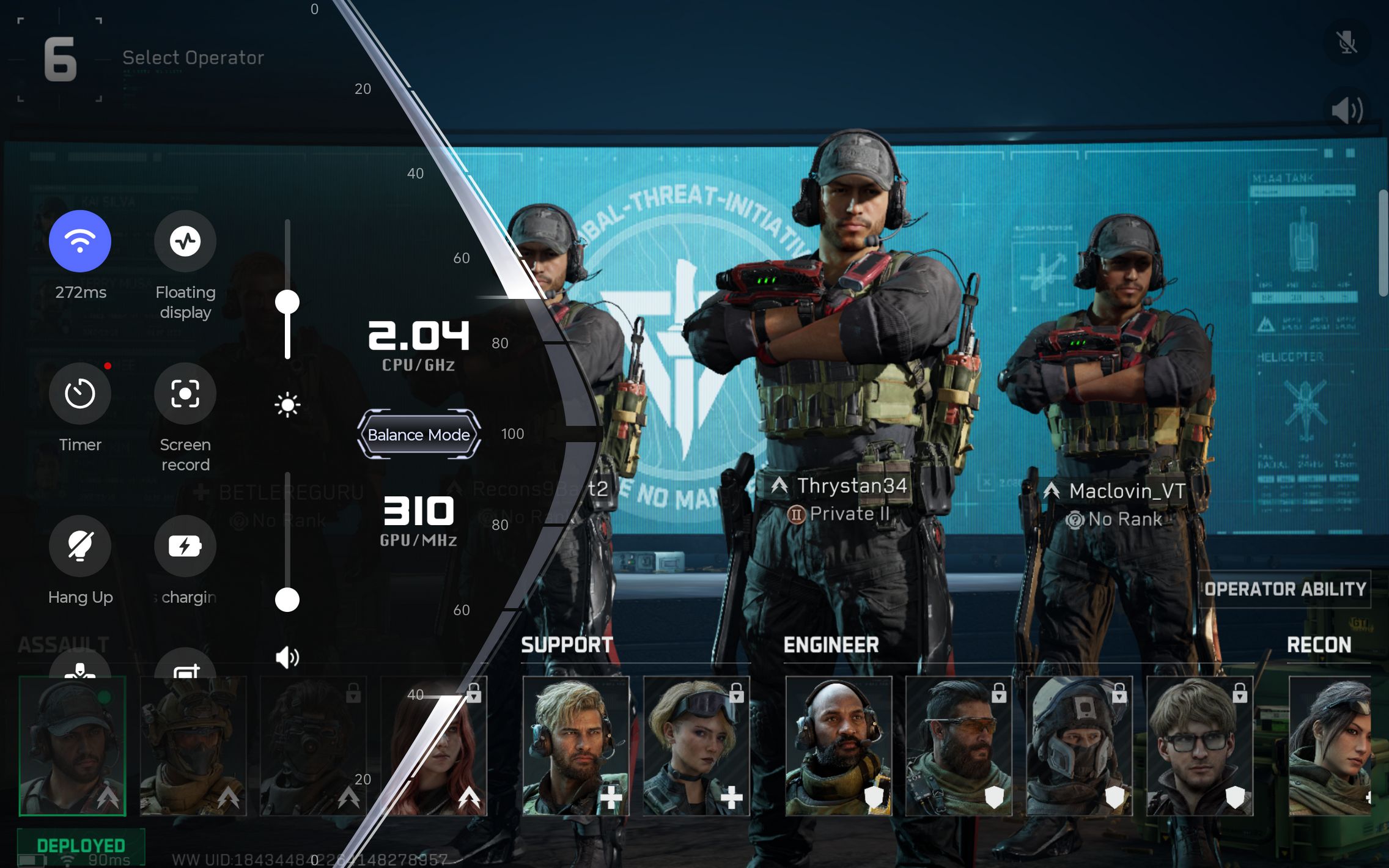
Task: Select the bald Engineer operator with headset
Action: point(838,746)
